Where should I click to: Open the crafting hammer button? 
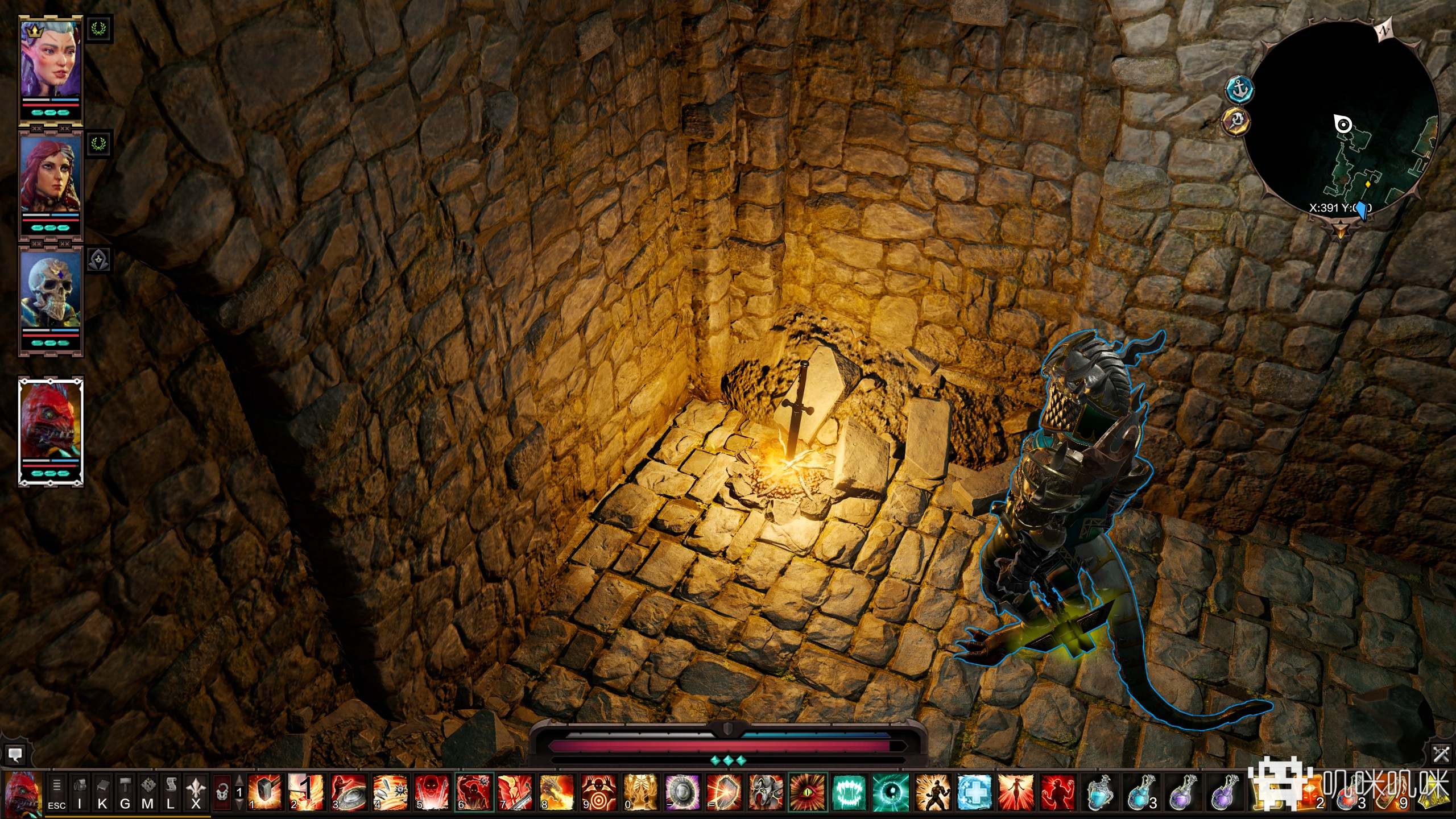(125, 792)
